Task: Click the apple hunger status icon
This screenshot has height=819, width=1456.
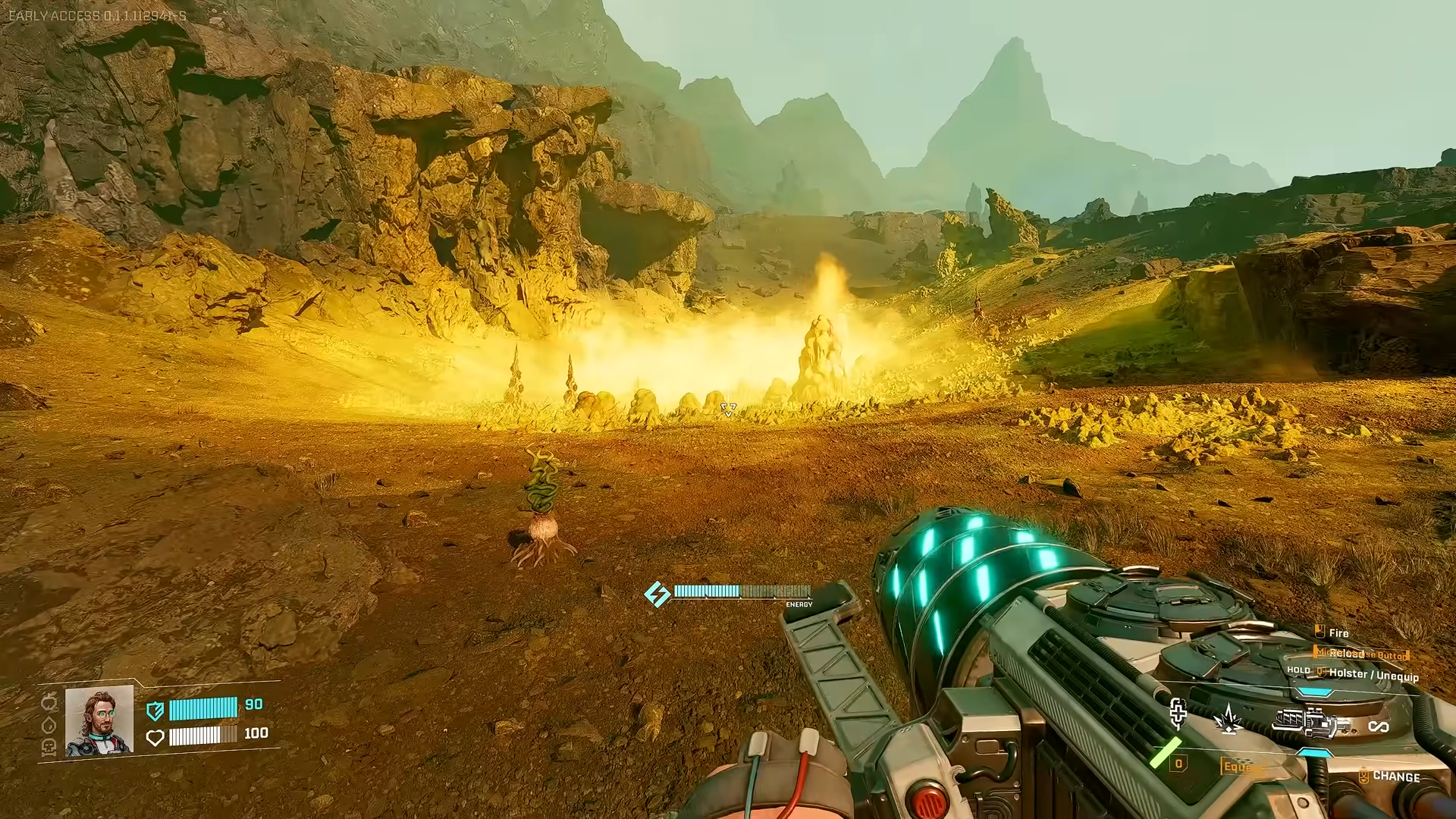Action: click(x=50, y=700)
